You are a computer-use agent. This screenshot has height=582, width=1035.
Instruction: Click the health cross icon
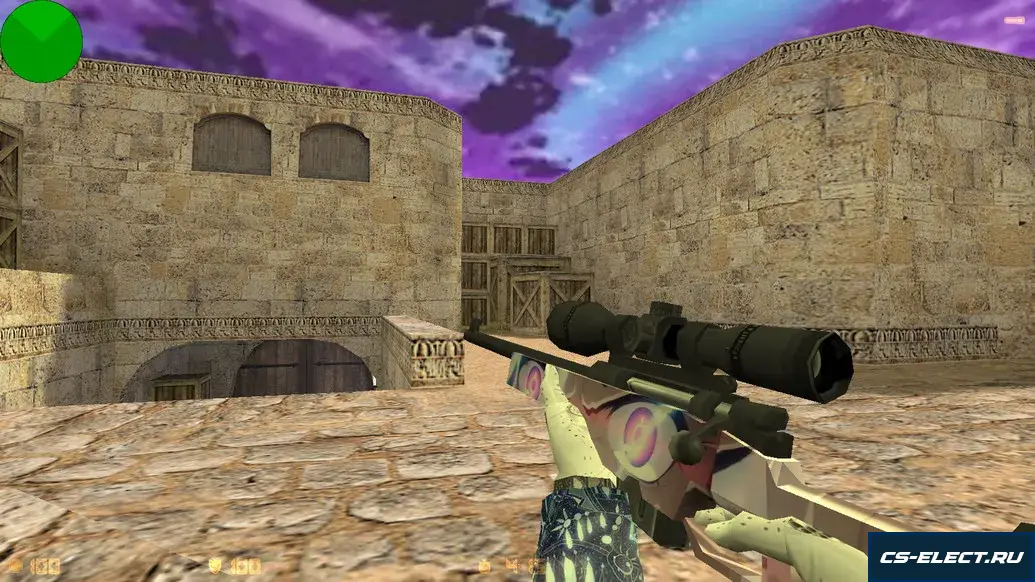pos(17,566)
